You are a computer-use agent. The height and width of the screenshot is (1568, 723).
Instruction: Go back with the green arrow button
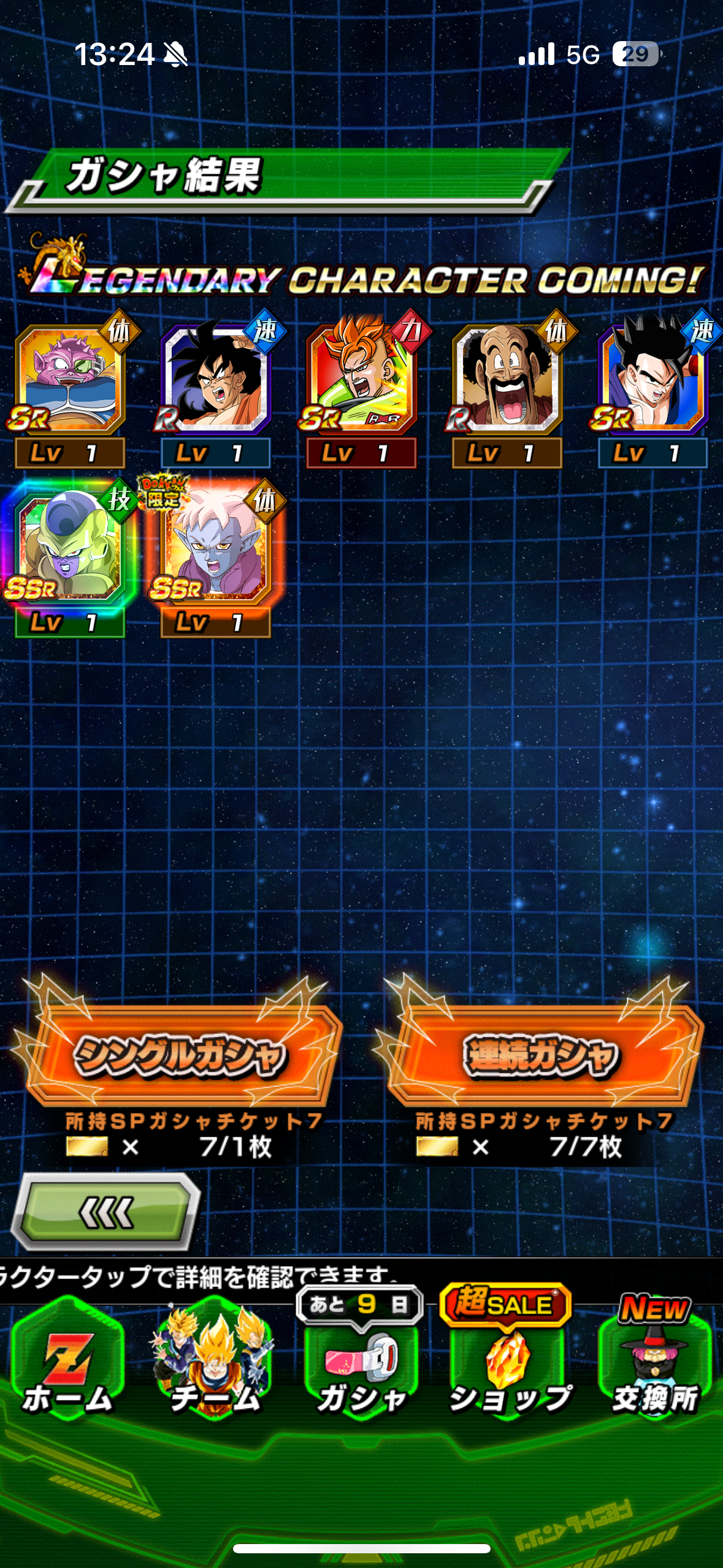[x=107, y=1212]
